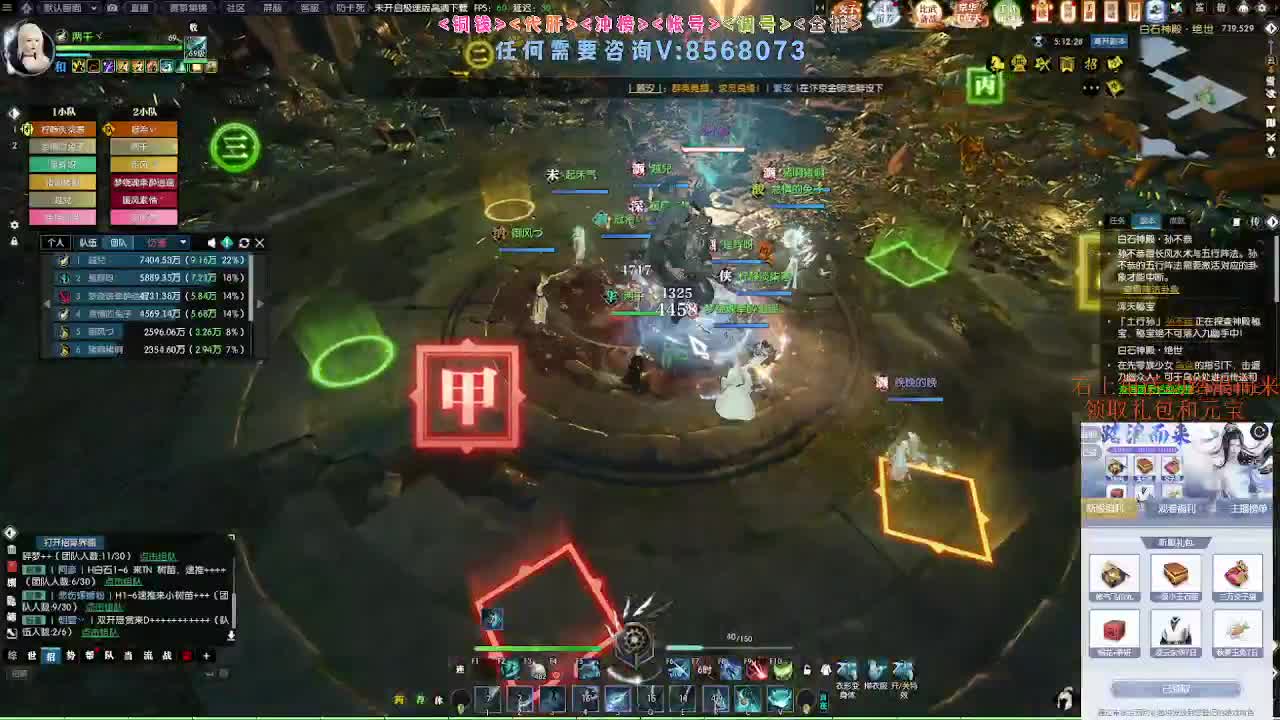Switch to the 团队 tab in damage meter
This screenshot has width=1280, height=720.
tap(119, 243)
